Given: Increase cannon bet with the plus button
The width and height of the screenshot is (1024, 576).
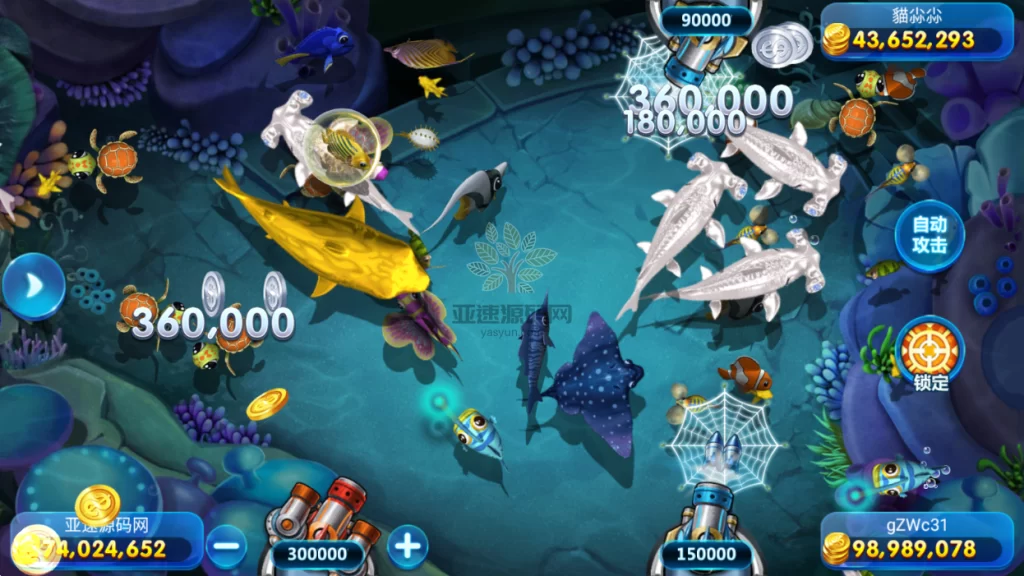Looking at the screenshot, I should point(407,546).
